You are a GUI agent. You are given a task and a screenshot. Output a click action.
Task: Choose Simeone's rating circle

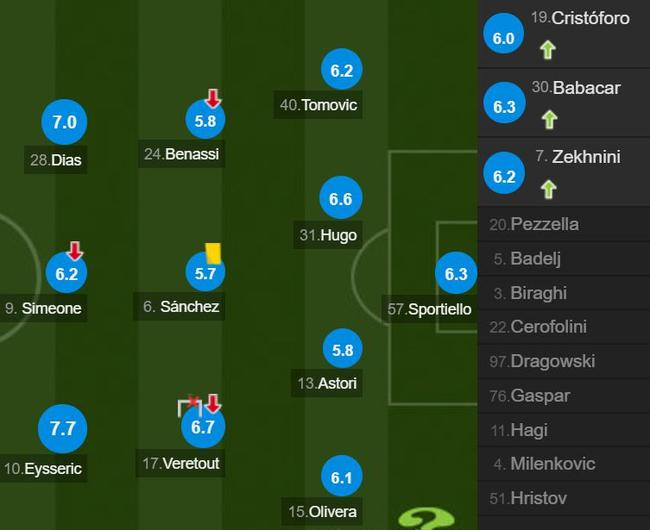click(x=66, y=273)
